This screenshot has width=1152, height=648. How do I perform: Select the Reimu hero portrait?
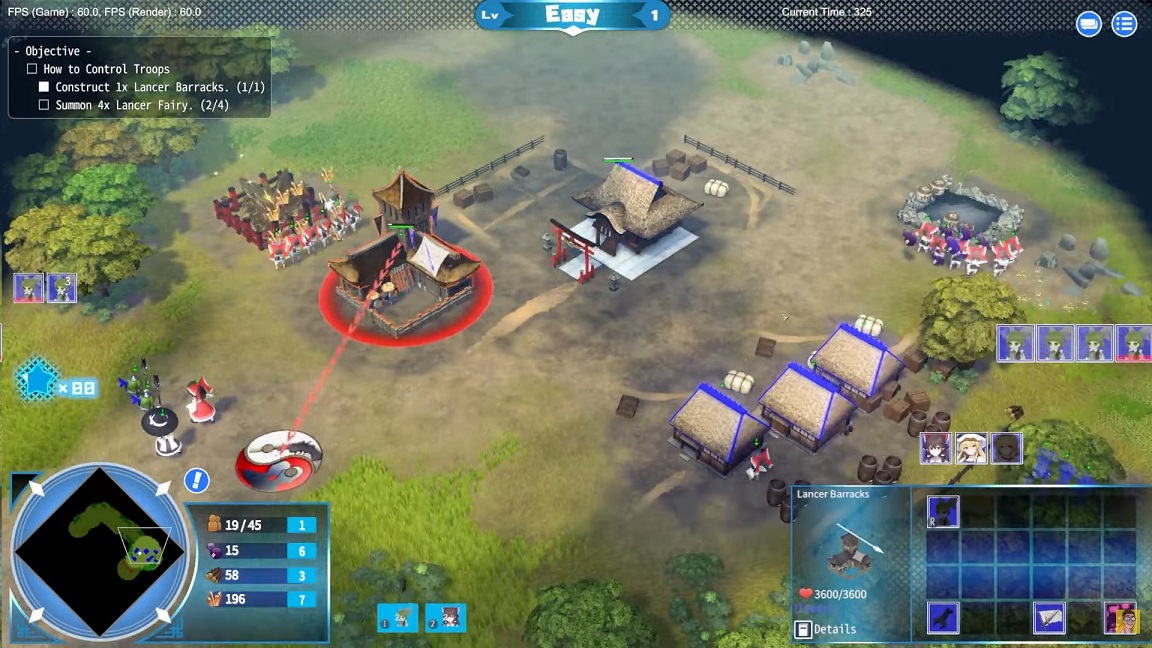[936, 448]
